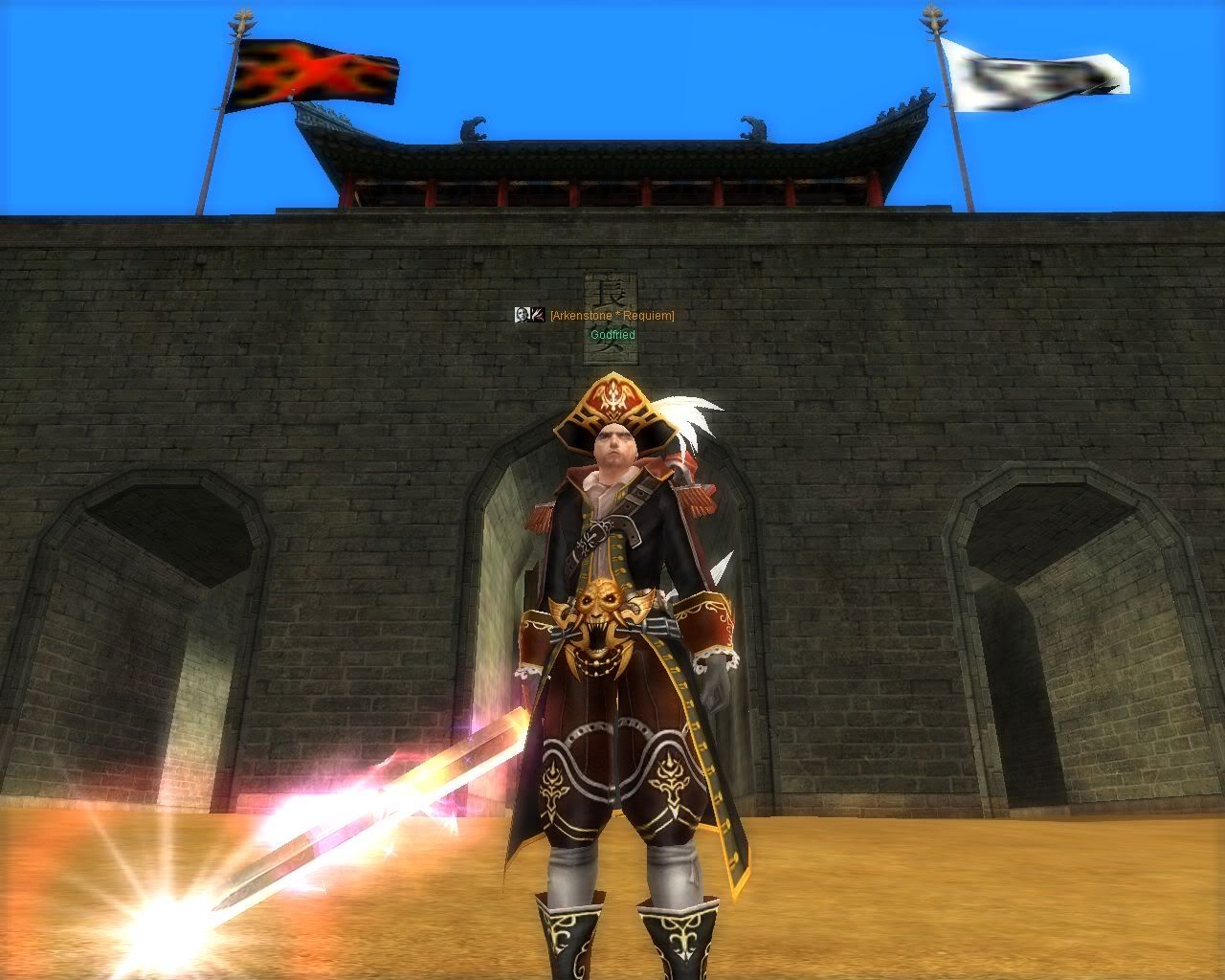Click the Arkenstone * Requiem guild tag
This screenshot has width=1225, height=980.
point(612,316)
